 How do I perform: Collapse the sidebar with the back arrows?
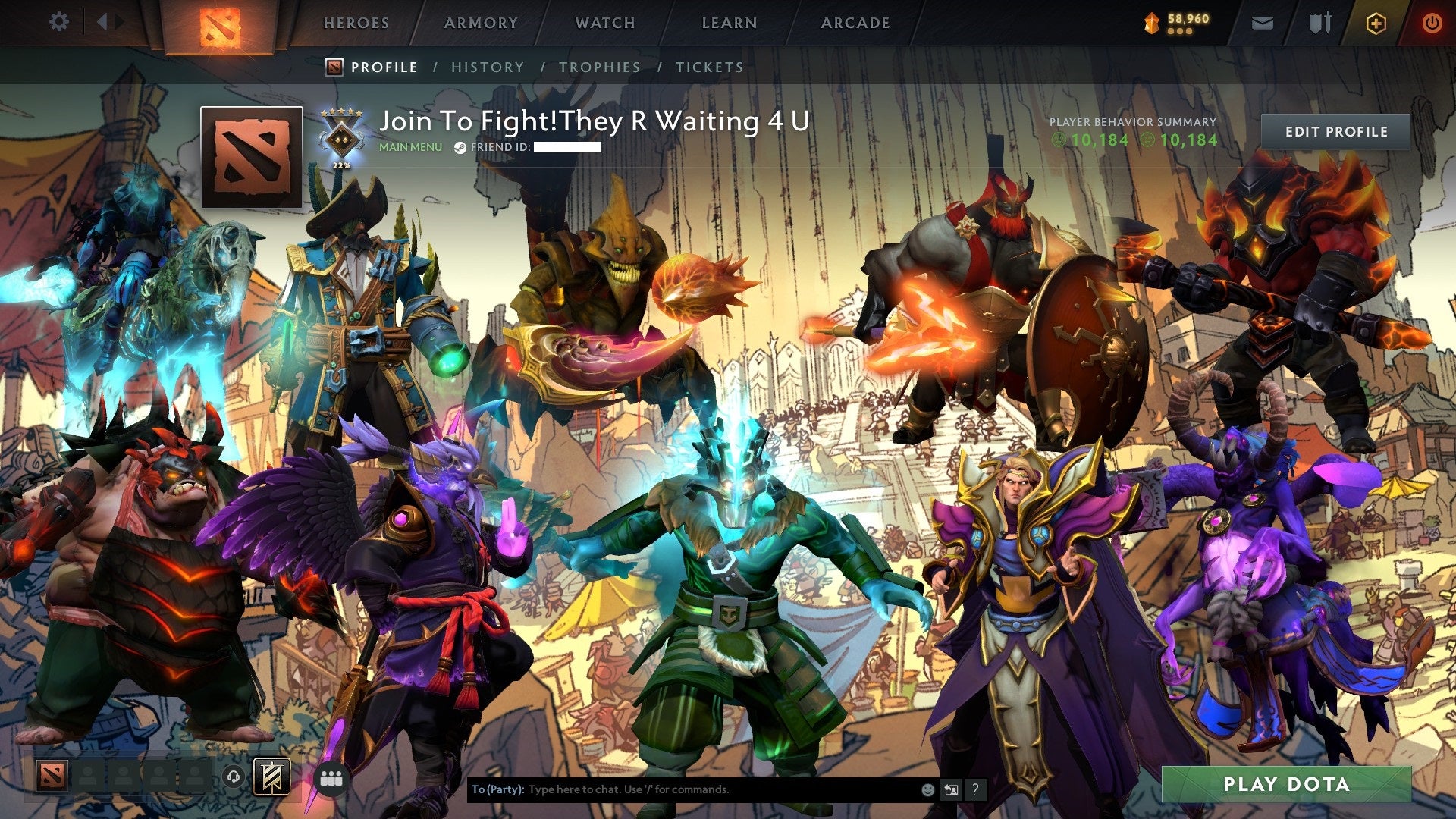[106, 22]
